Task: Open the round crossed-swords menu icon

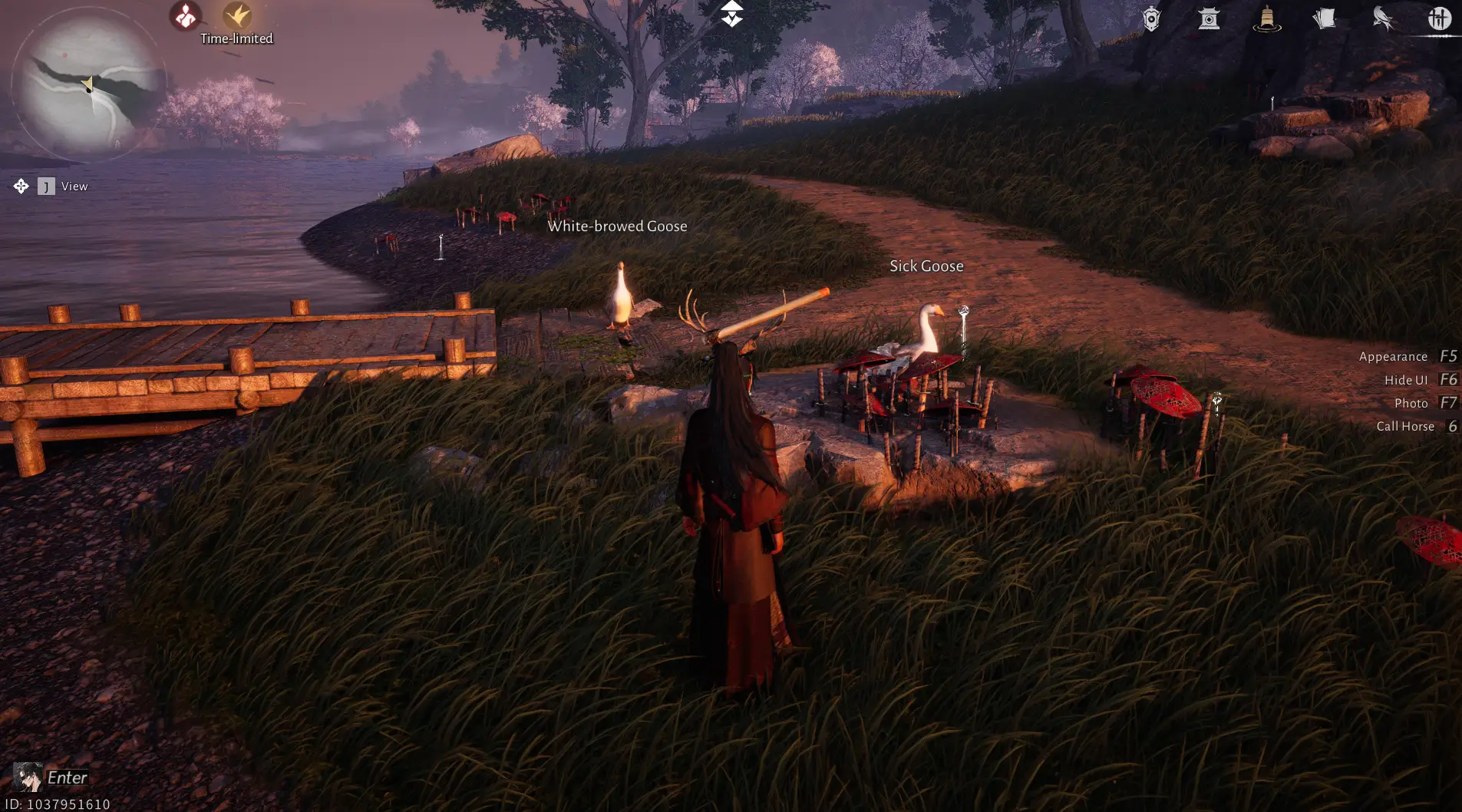Action: (x=1440, y=18)
